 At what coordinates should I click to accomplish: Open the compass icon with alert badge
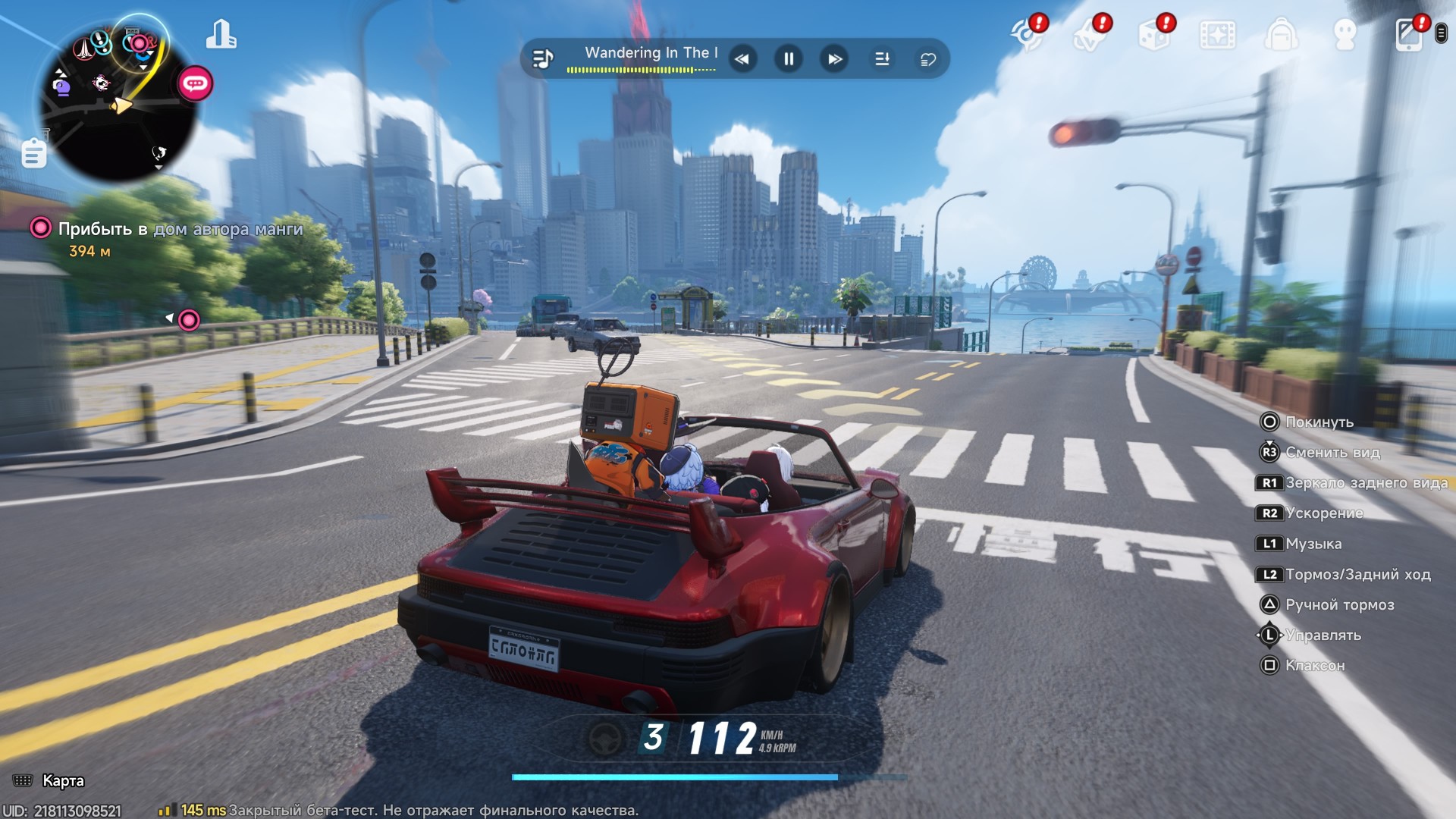click(x=1027, y=35)
